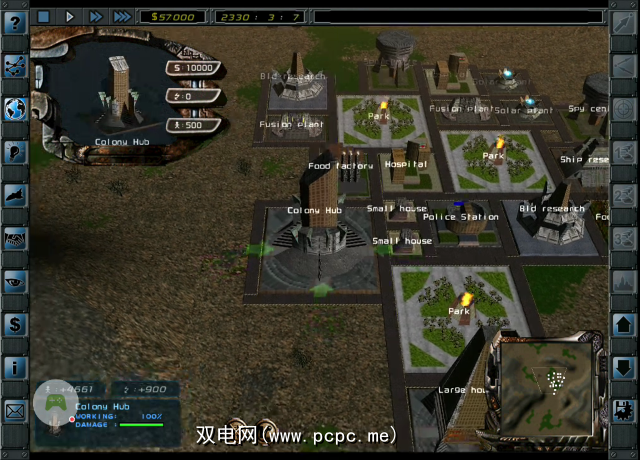Screen dimensions: 640x460
Task: Set game speed to double fast-forward
Action: click(95, 16)
